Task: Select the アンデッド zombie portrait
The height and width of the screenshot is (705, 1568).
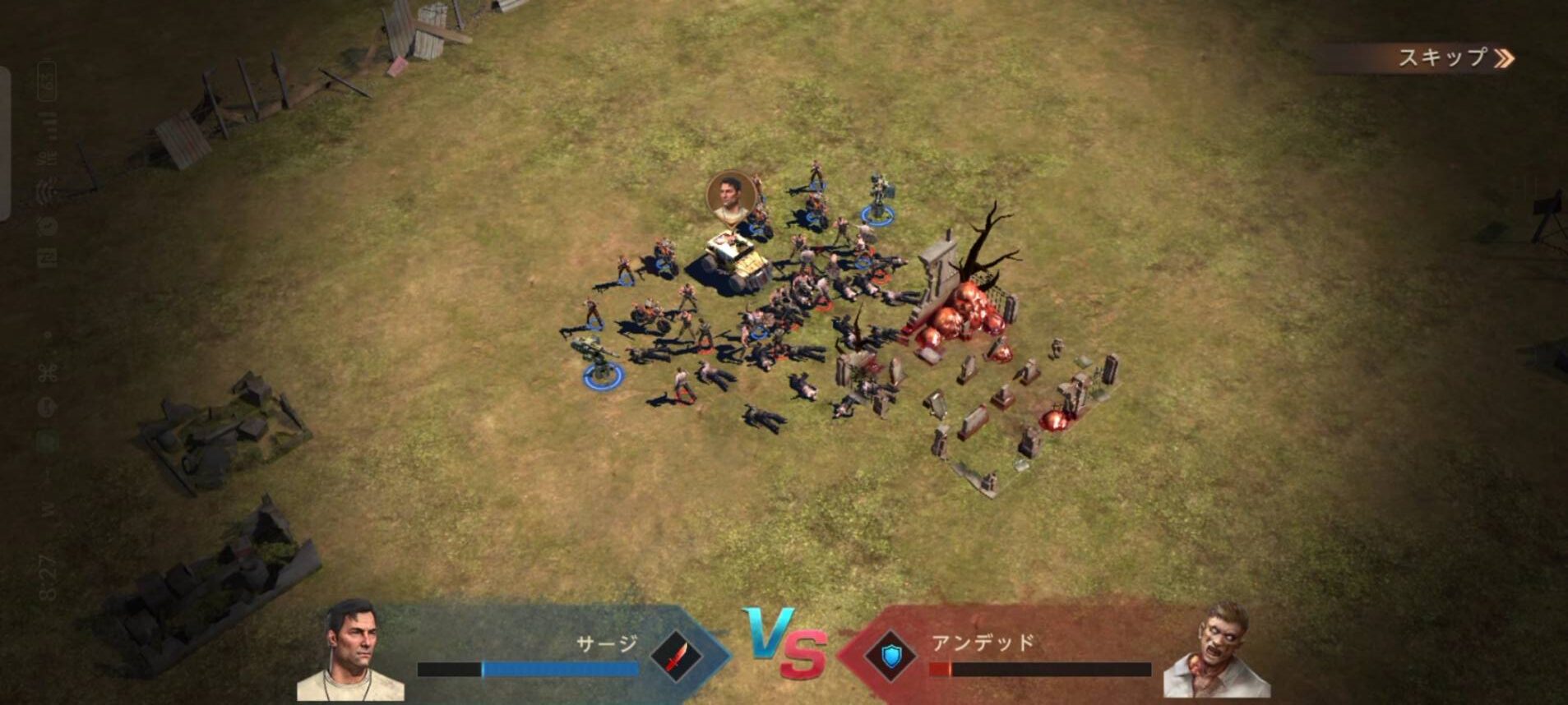Action: click(1215, 651)
